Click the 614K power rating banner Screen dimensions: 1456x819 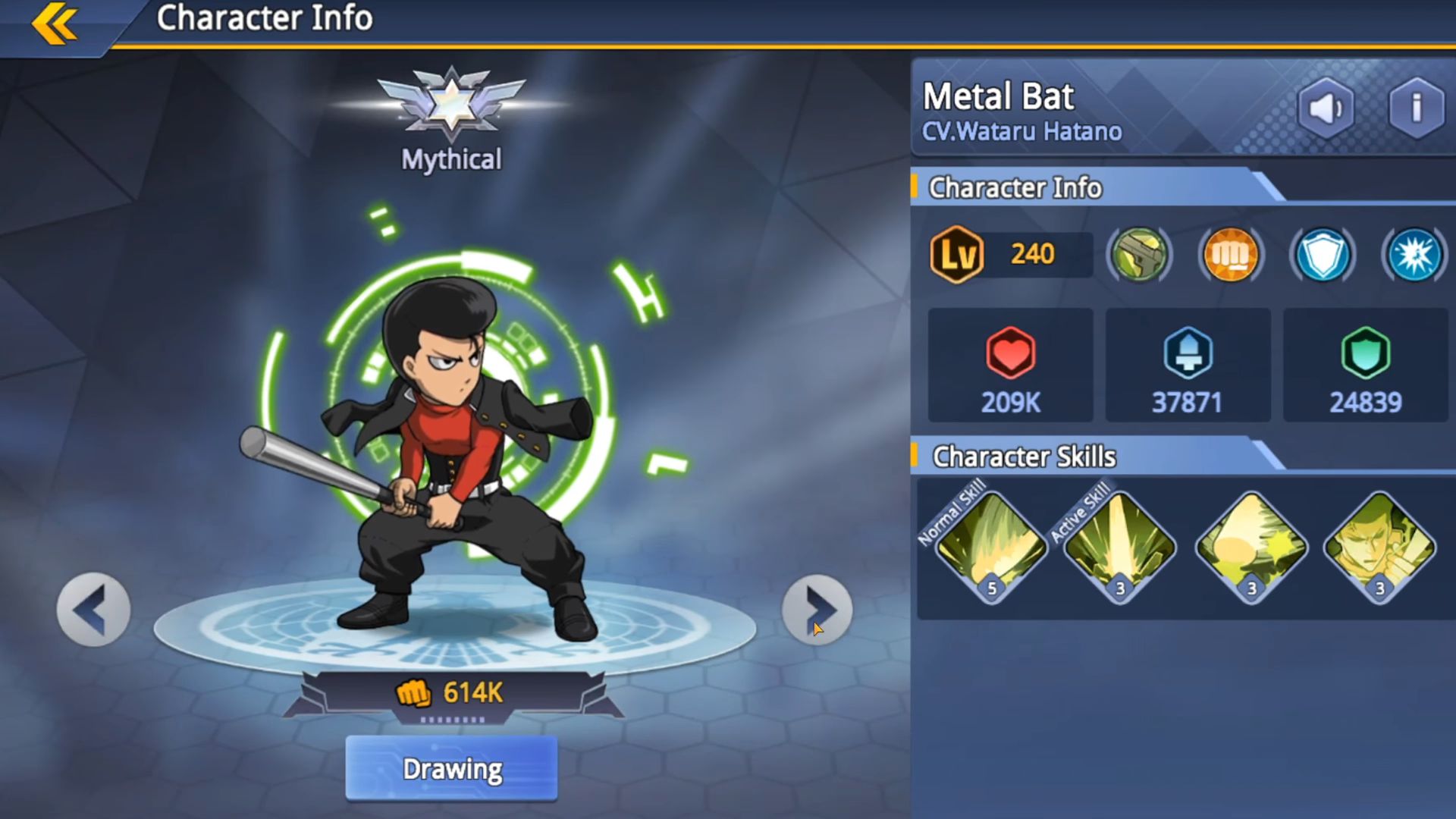[453, 693]
